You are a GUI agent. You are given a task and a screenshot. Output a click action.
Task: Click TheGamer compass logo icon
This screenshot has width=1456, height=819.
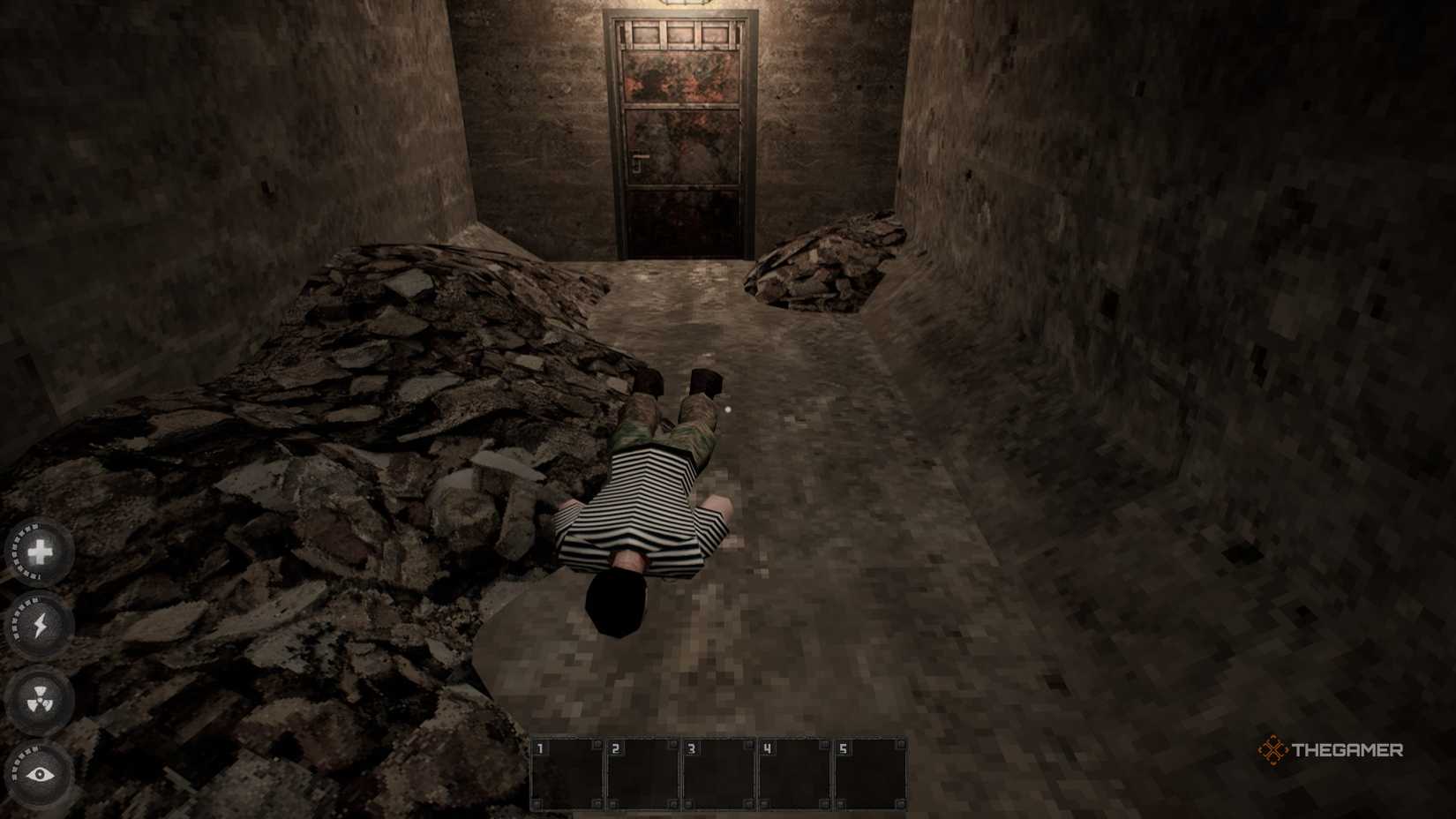pos(1272,751)
